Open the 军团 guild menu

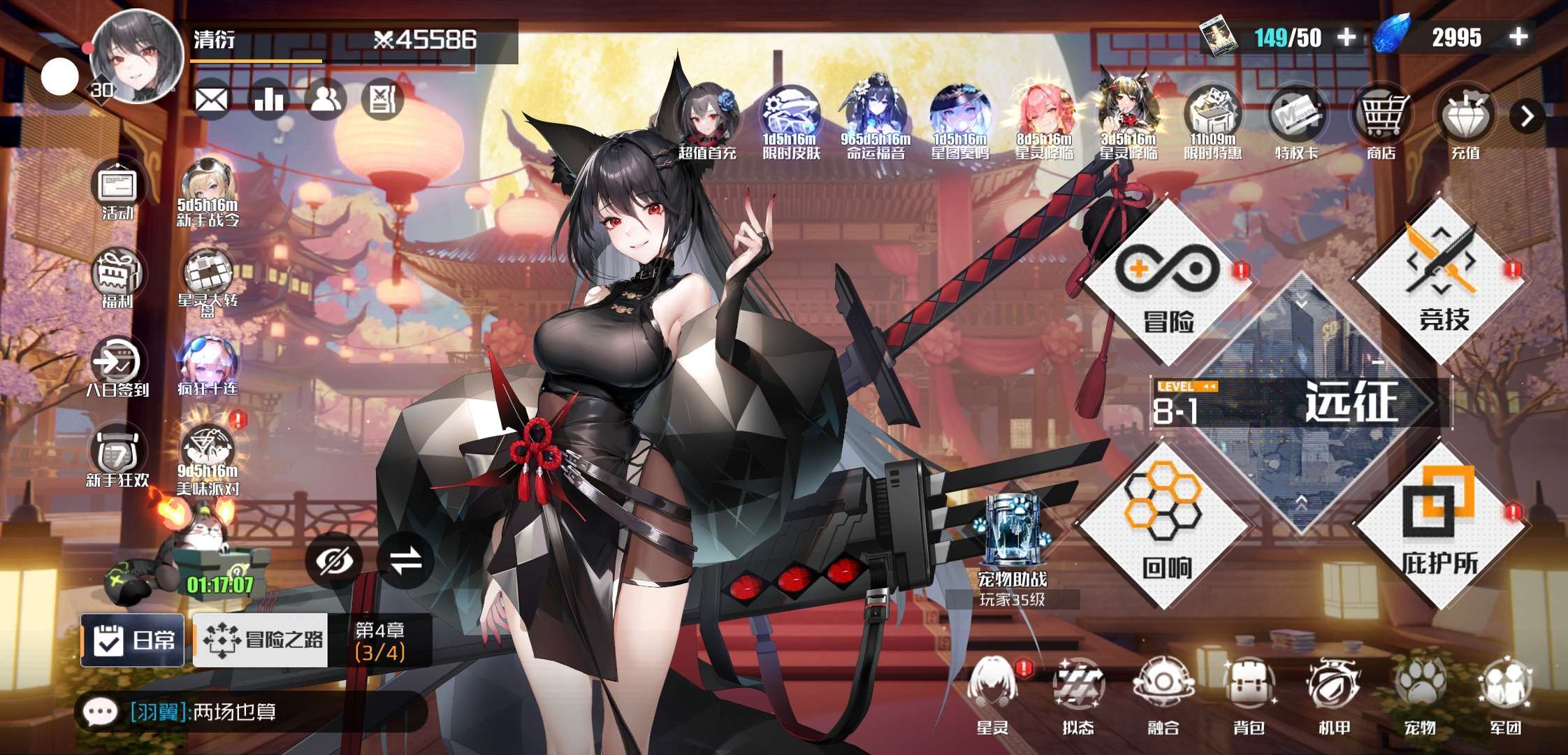coord(1505,693)
